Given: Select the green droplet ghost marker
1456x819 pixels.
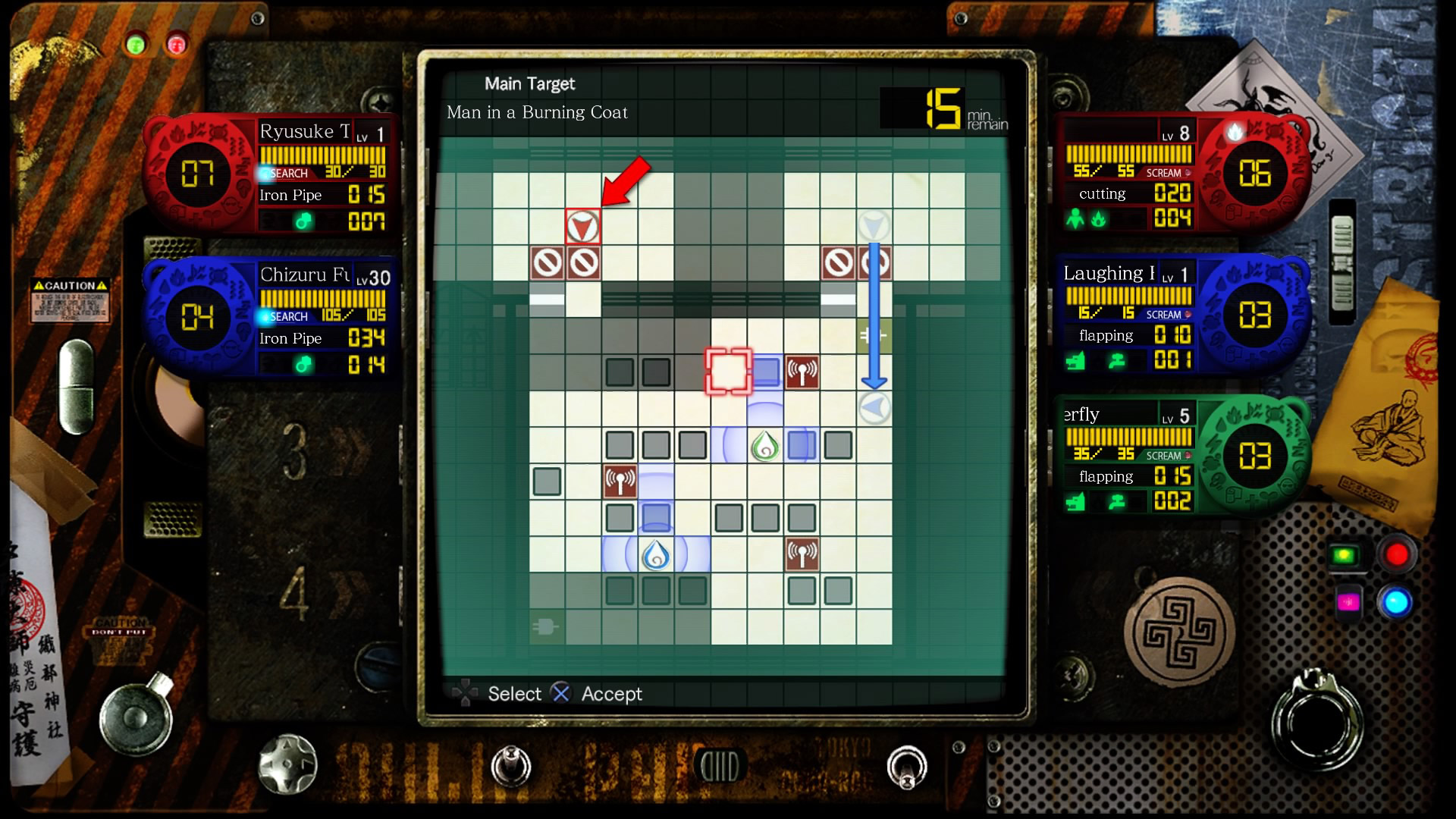Looking at the screenshot, I should click(765, 446).
